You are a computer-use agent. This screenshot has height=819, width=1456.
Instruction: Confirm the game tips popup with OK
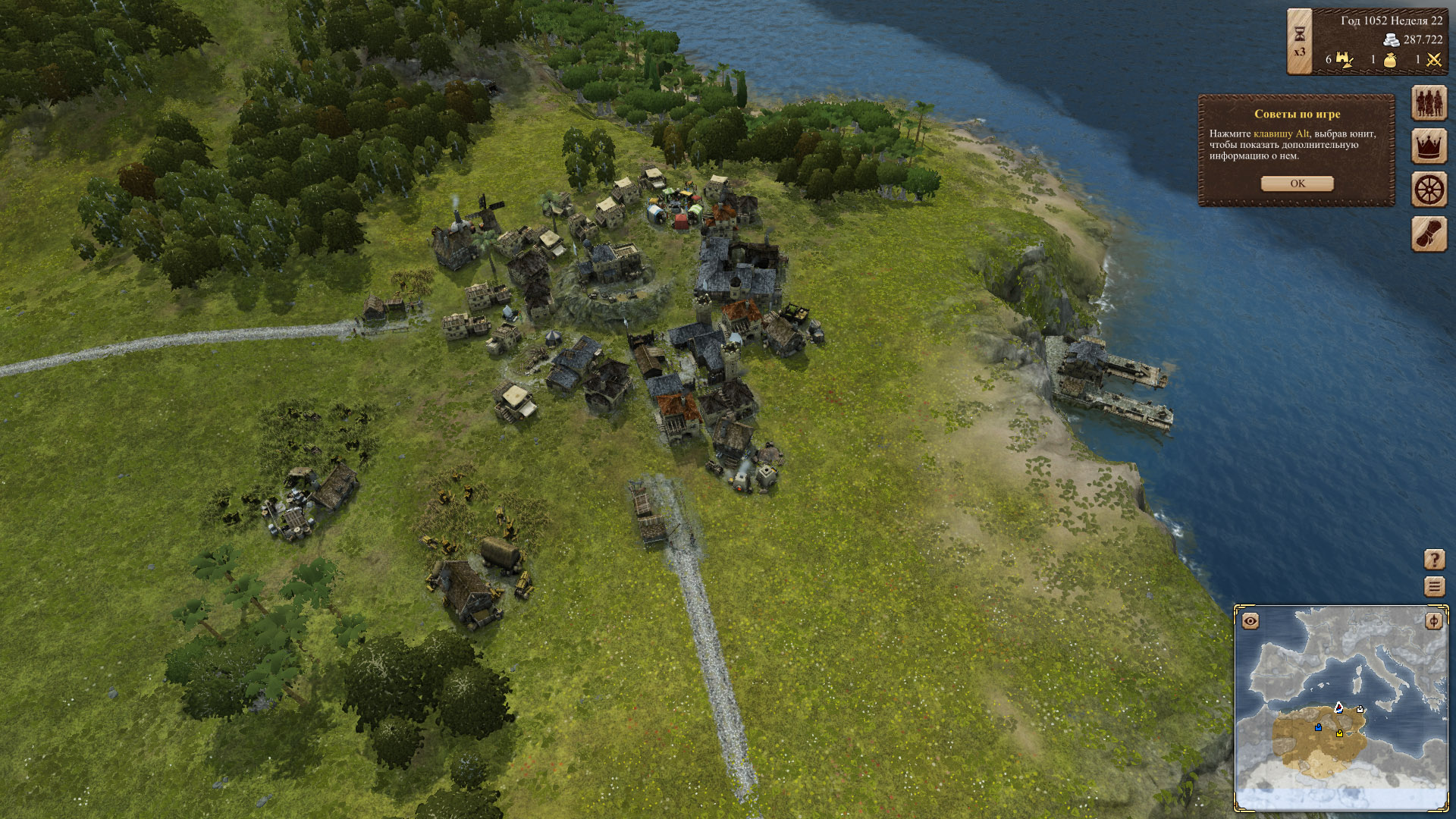point(1297,184)
